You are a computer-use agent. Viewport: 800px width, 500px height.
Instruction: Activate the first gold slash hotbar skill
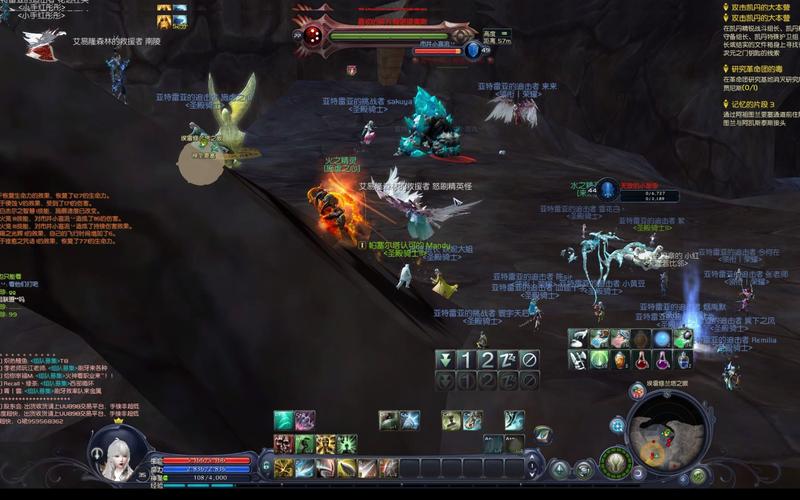[284, 468]
